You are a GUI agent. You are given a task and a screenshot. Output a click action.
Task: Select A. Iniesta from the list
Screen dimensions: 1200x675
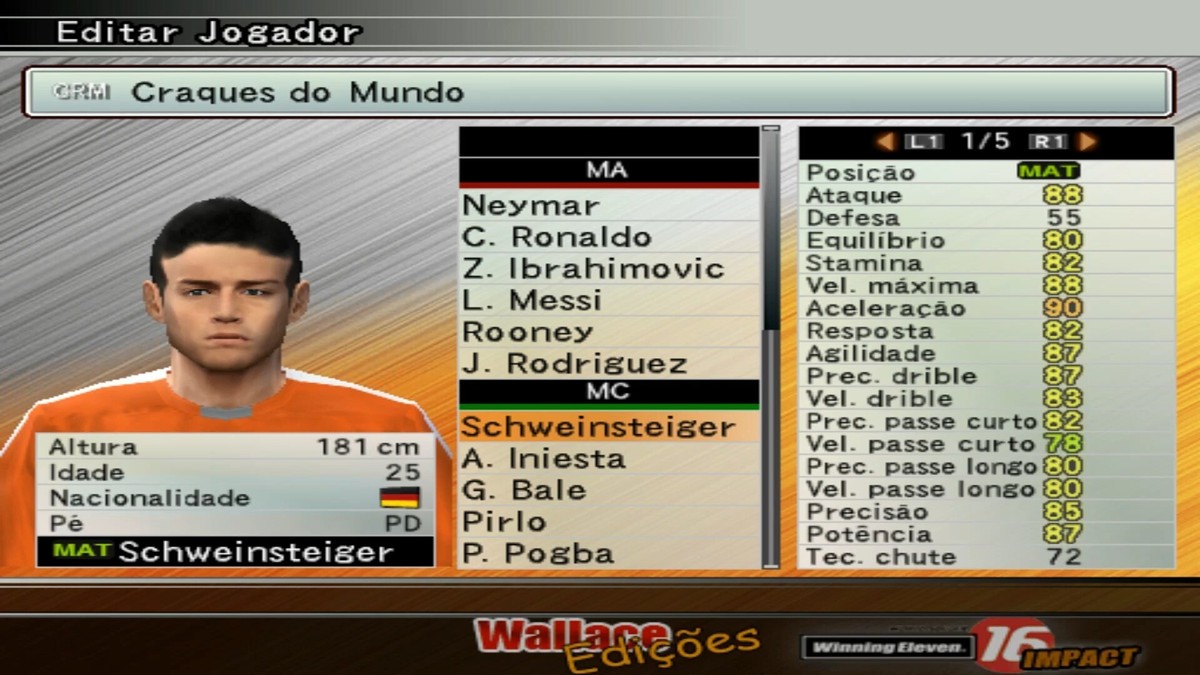coord(608,459)
